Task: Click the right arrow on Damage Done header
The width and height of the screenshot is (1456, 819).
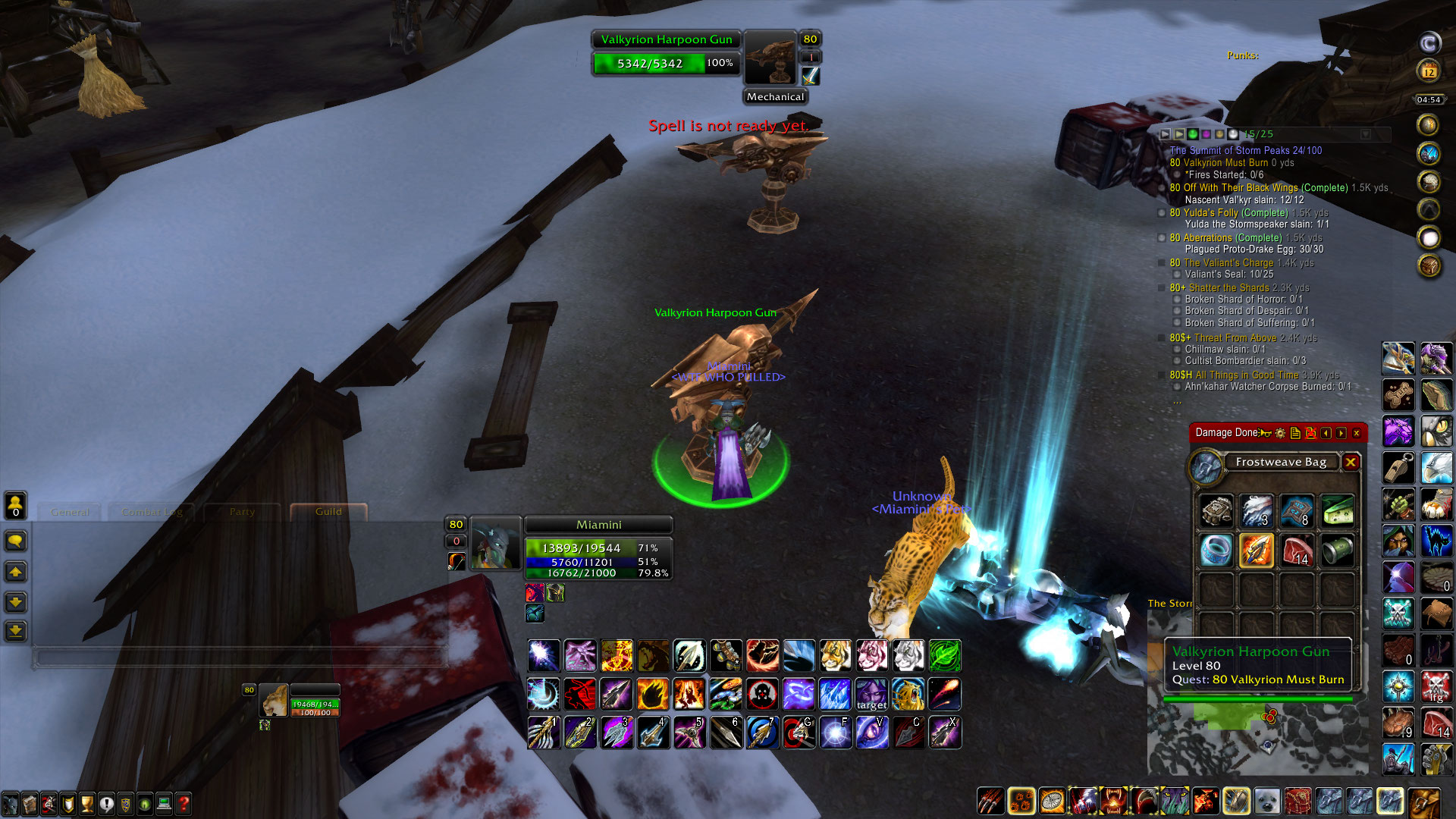Action: [1341, 433]
